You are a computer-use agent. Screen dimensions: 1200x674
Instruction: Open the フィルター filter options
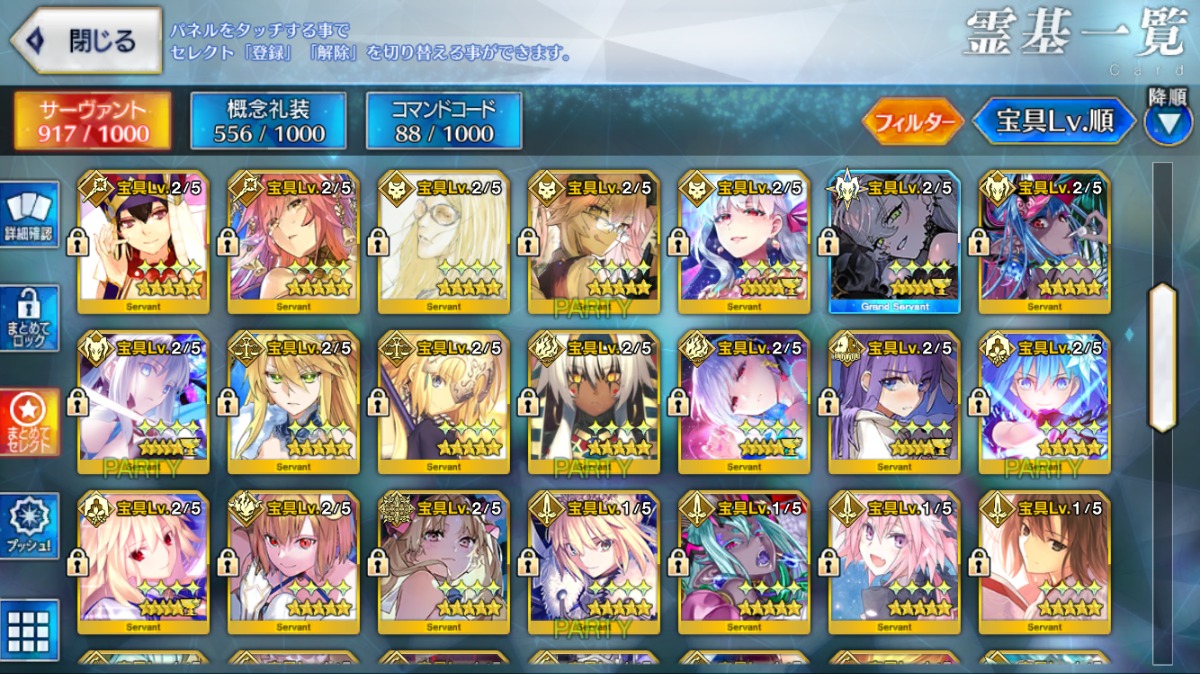coord(913,122)
